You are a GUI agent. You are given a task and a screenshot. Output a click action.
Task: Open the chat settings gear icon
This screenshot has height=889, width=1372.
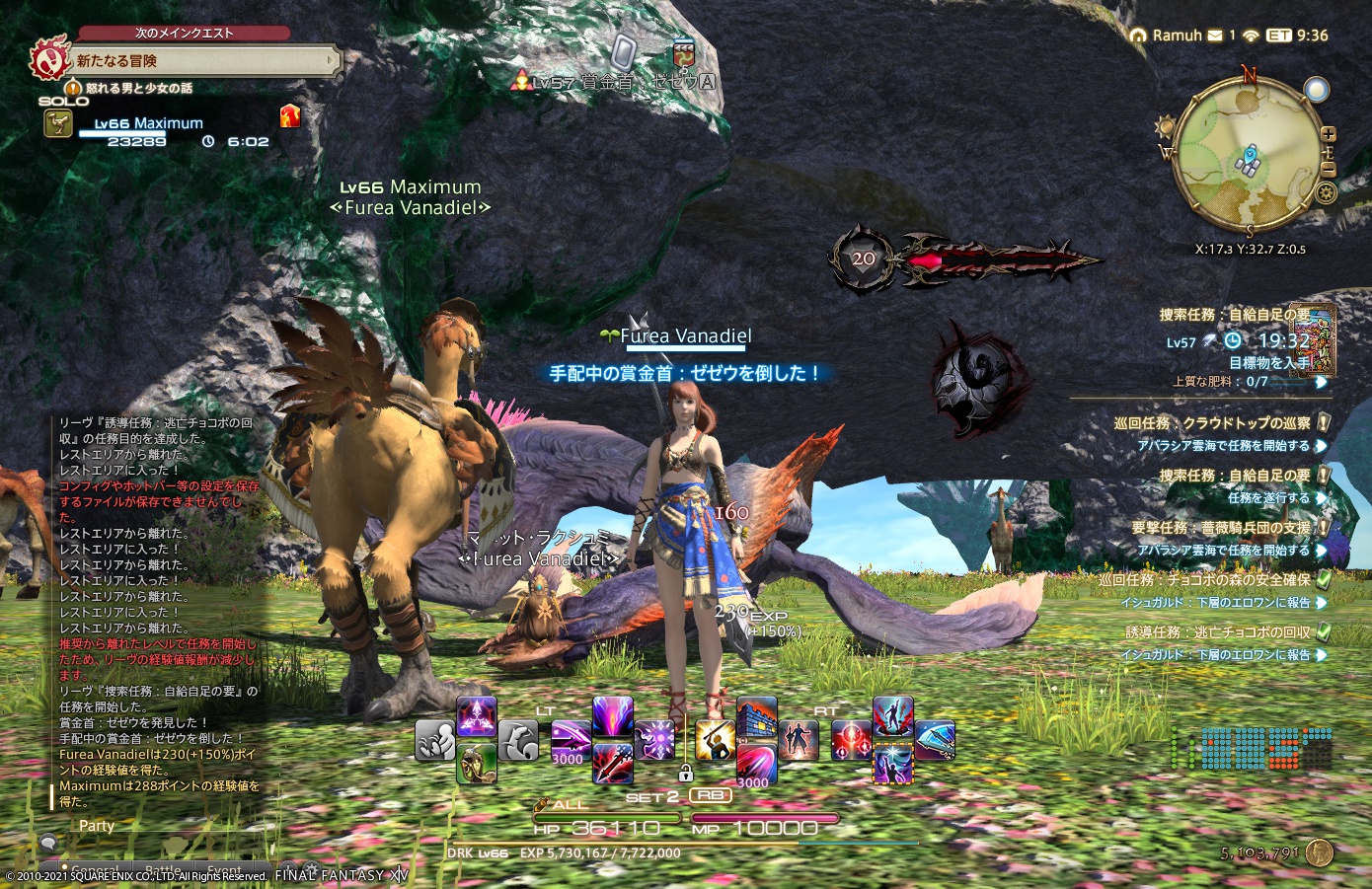pyautogui.click(x=314, y=868)
